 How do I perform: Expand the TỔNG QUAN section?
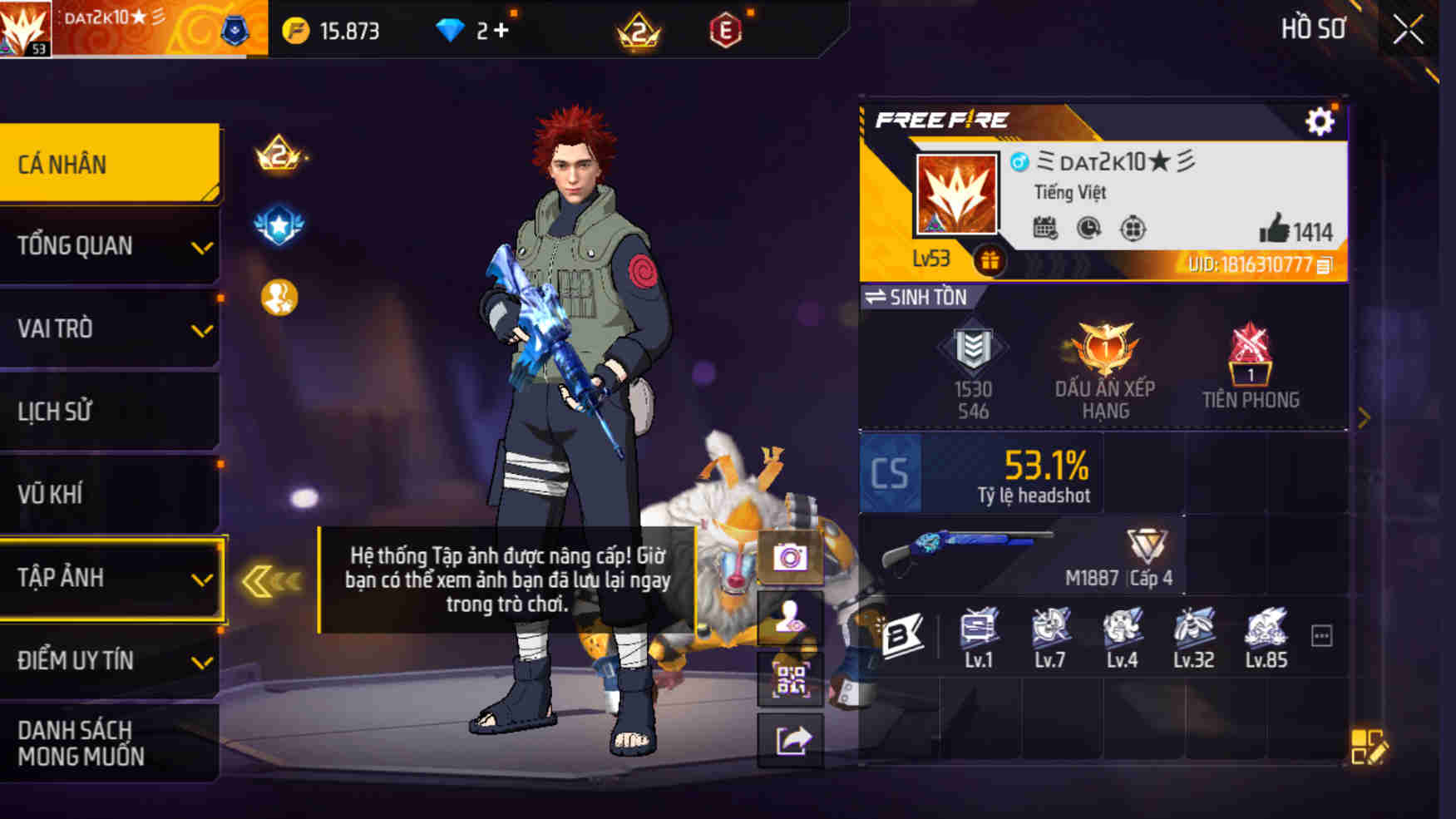(x=108, y=246)
